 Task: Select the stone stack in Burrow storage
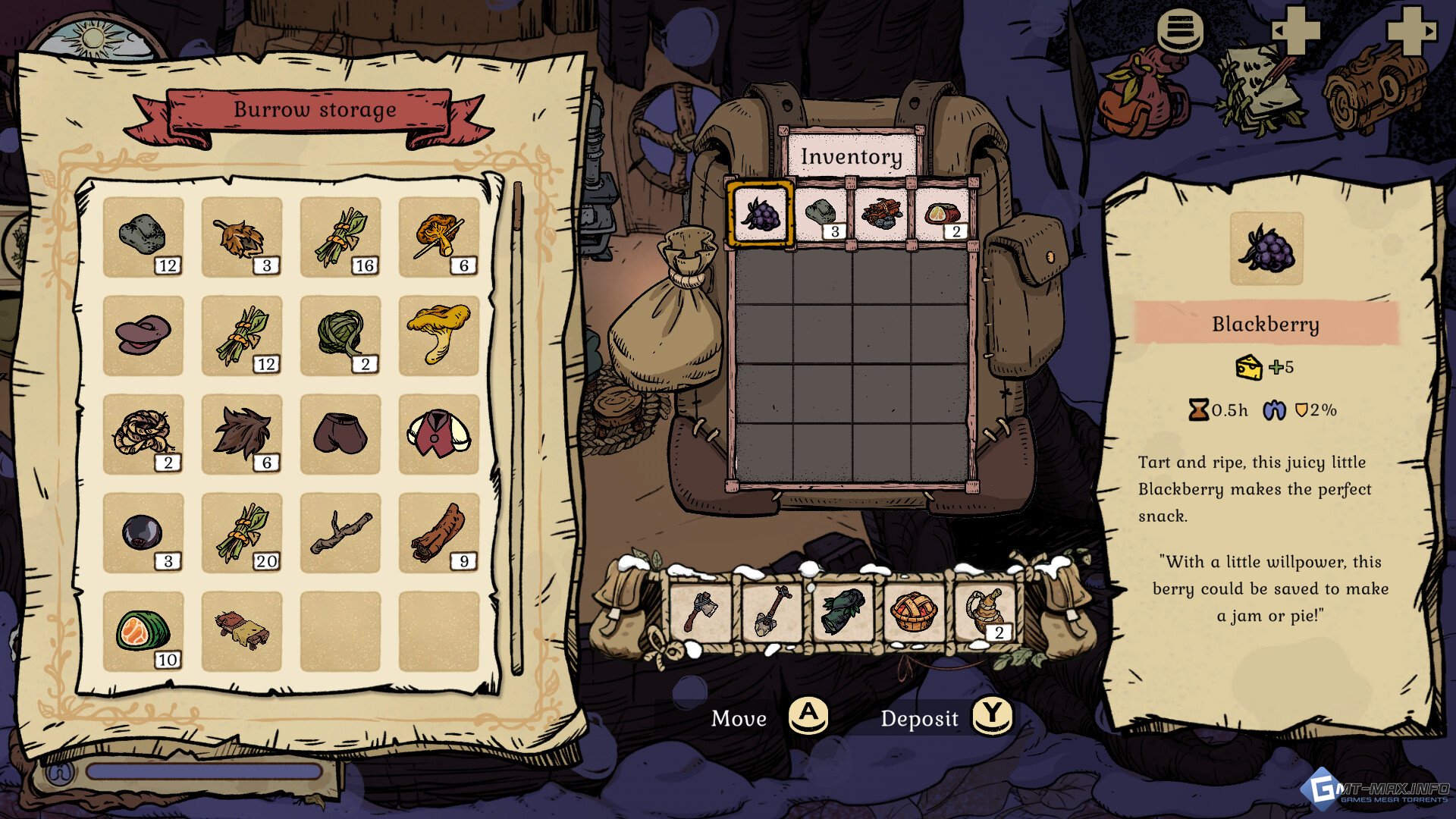coord(143,237)
